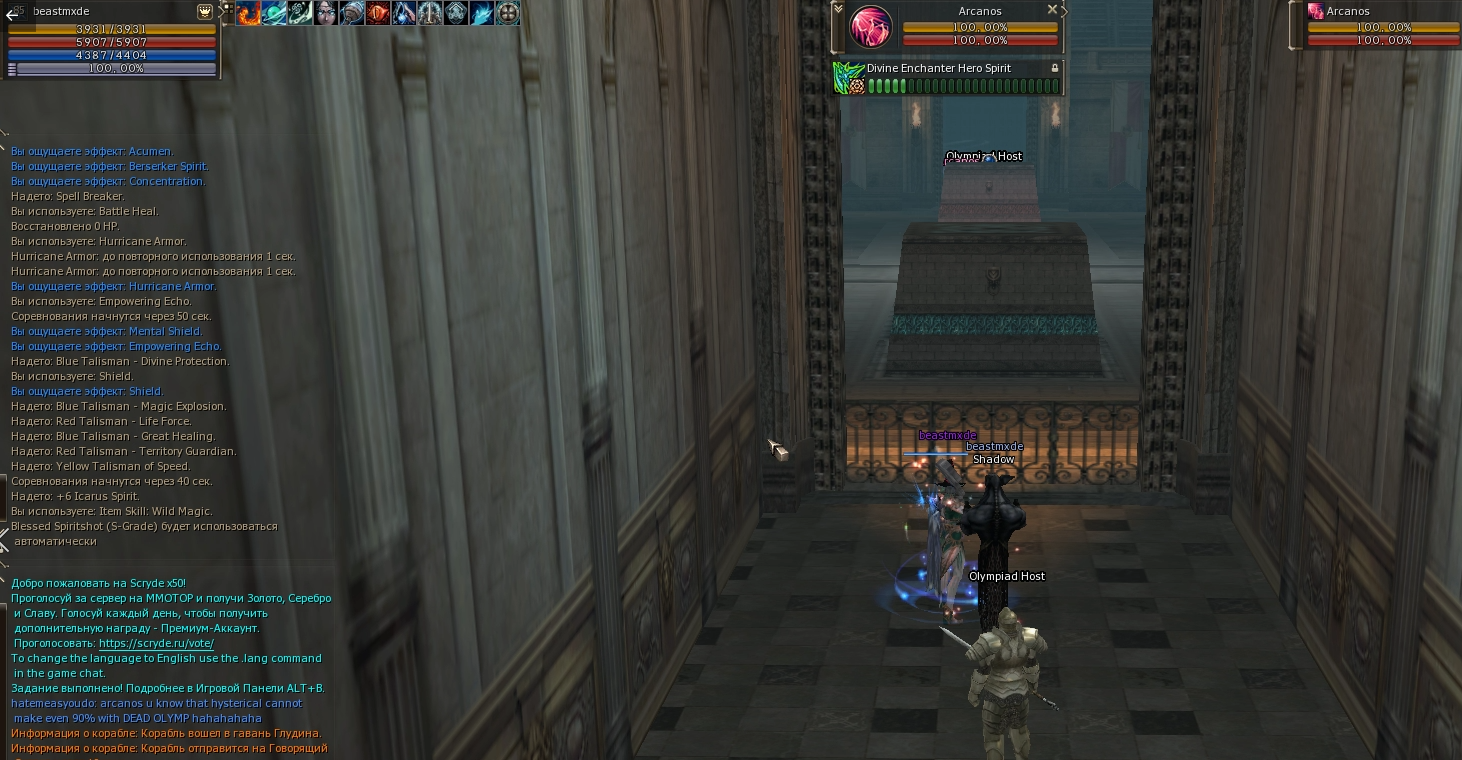
Task: Close the Arcanos target window
Action: coord(1052,9)
